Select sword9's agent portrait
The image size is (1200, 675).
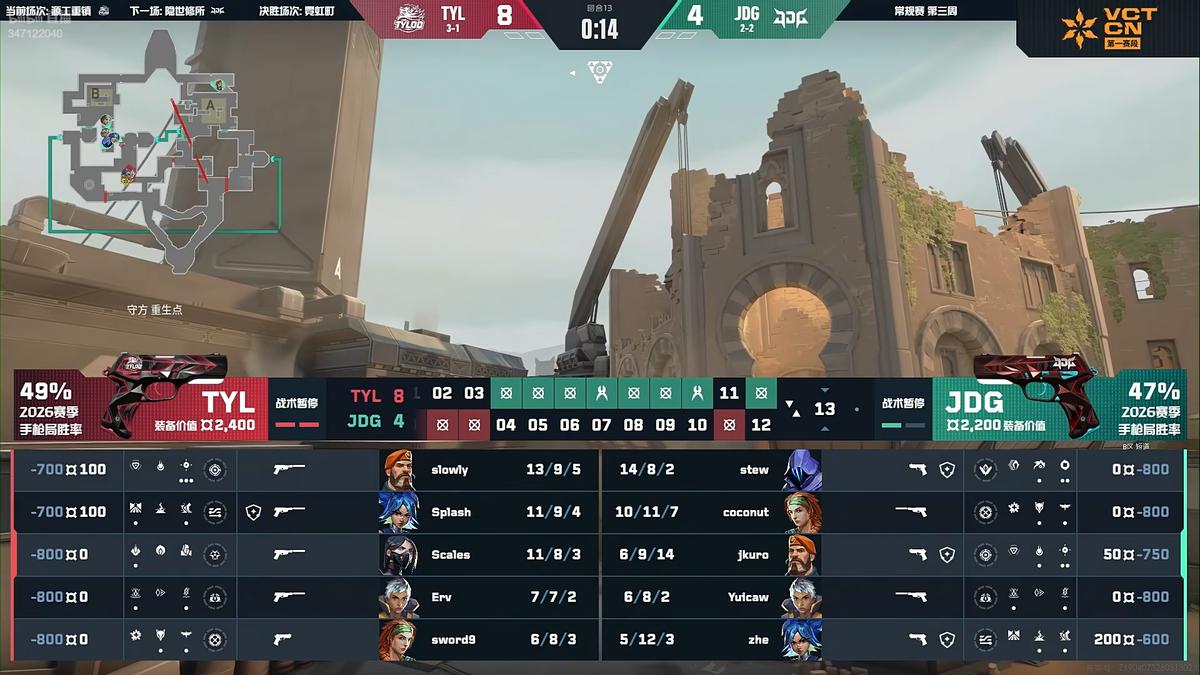coord(398,640)
